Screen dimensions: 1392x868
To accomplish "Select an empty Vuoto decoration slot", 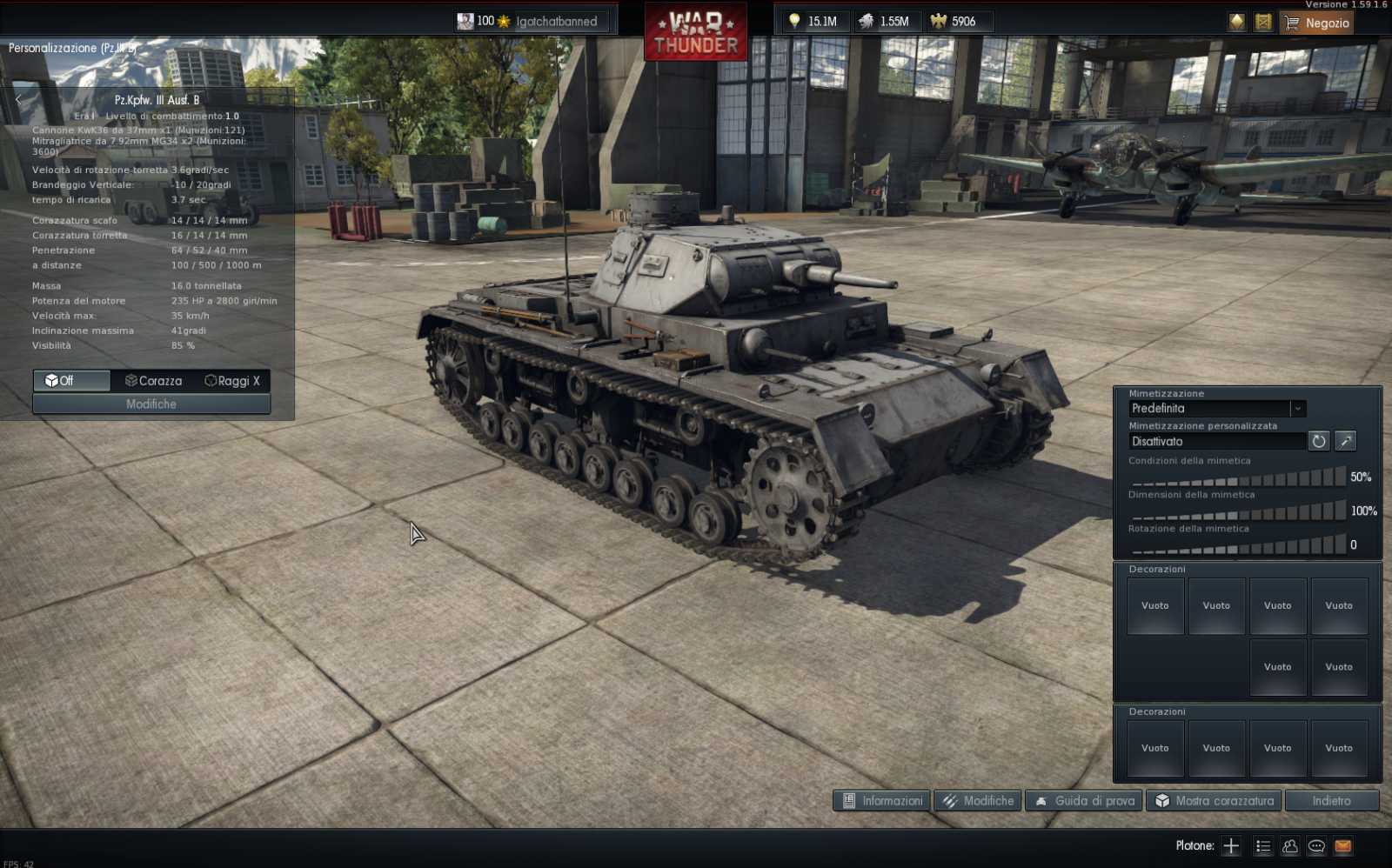I will pos(1154,605).
